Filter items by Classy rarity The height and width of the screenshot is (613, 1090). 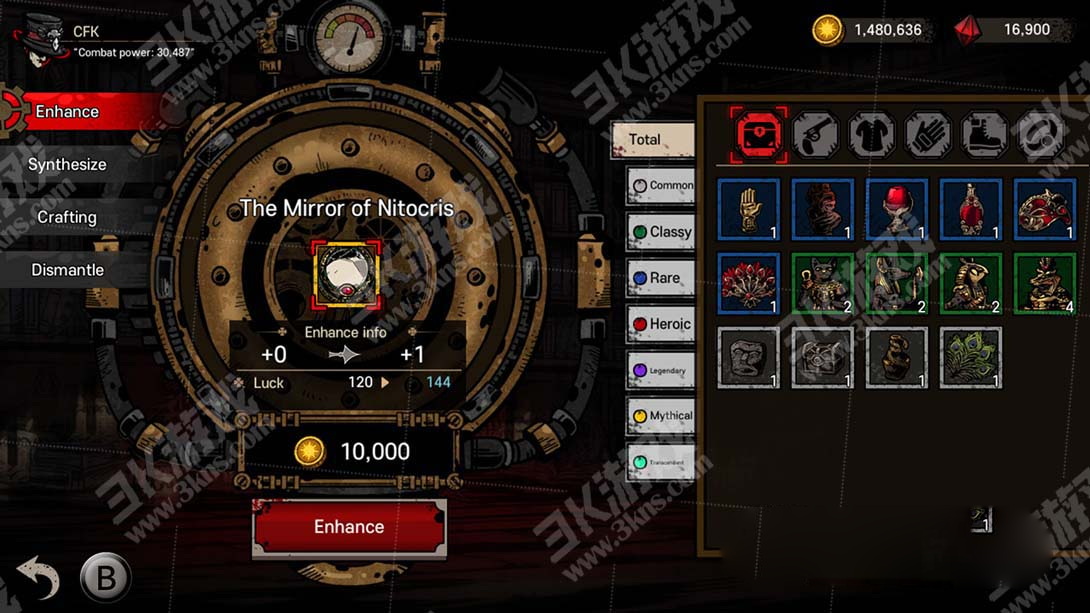pyautogui.click(x=660, y=232)
